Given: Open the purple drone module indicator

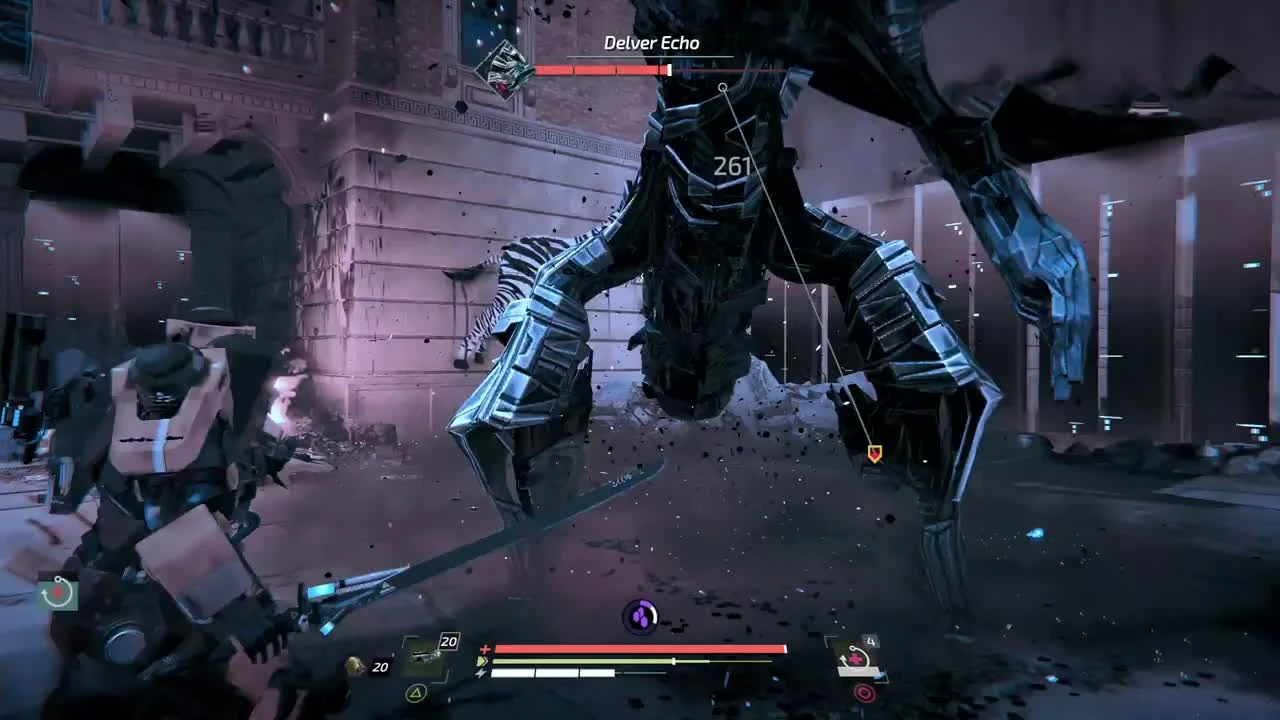Looking at the screenshot, I should [640, 615].
